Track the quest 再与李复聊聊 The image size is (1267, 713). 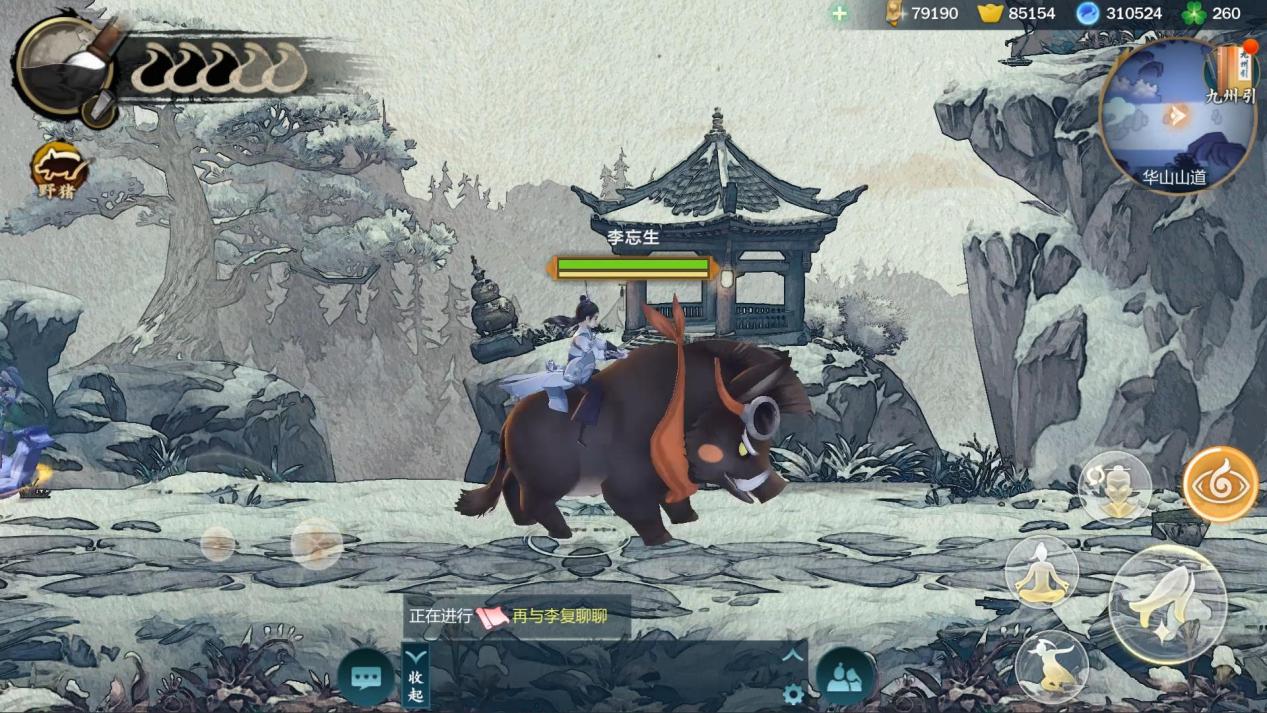tap(558, 617)
